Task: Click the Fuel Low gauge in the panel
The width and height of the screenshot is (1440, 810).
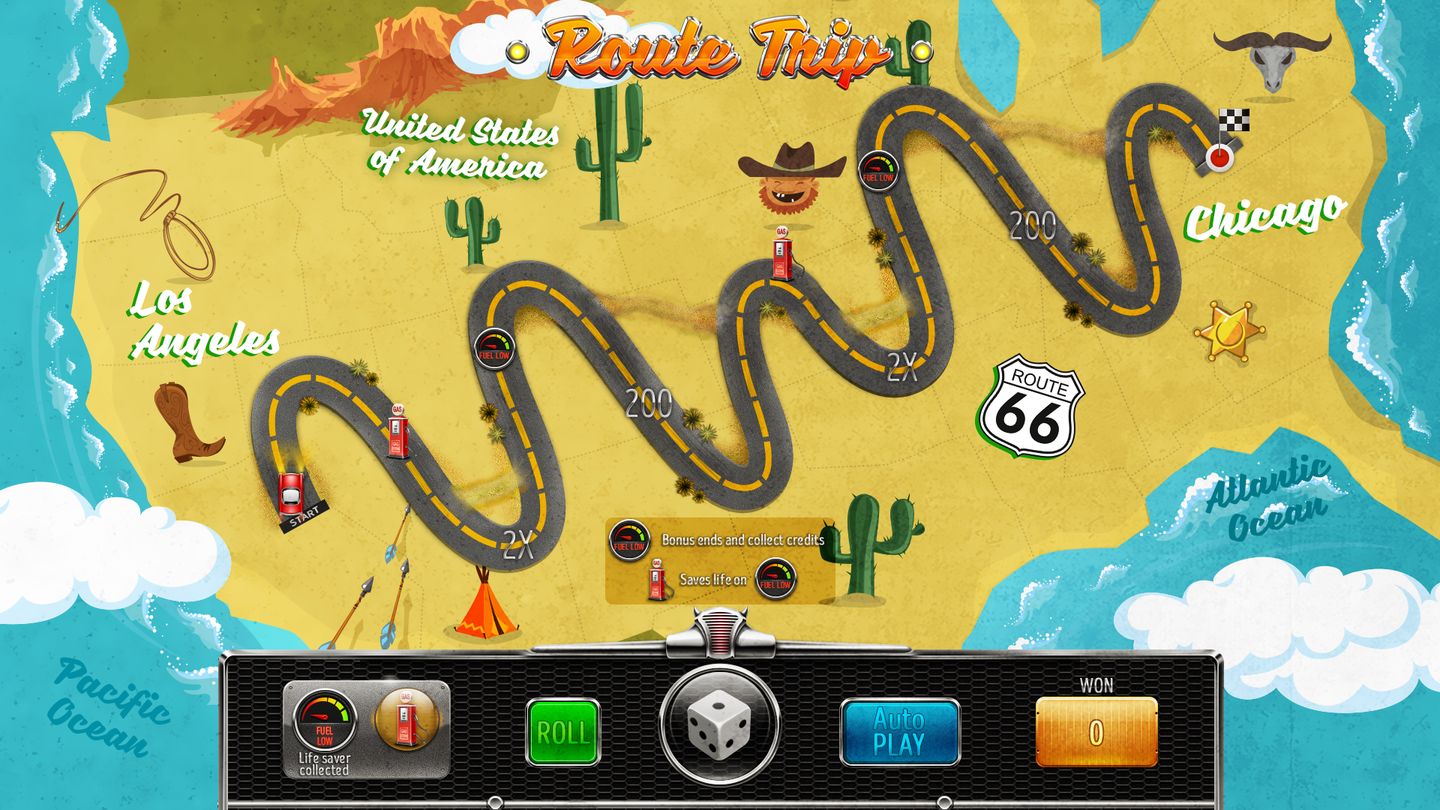Action: click(325, 719)
